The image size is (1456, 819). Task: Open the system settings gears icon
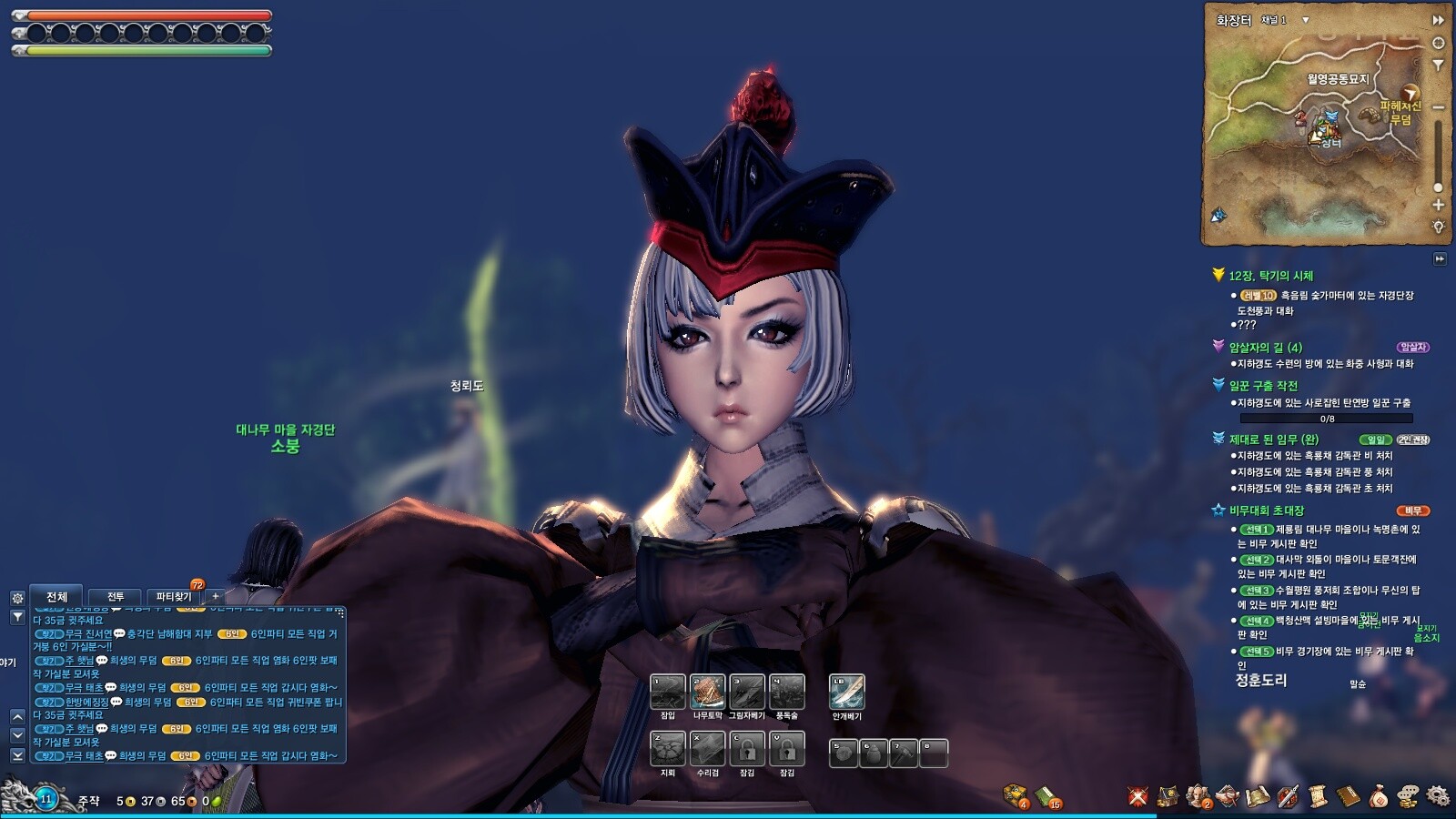click(x=1438, y=796)
